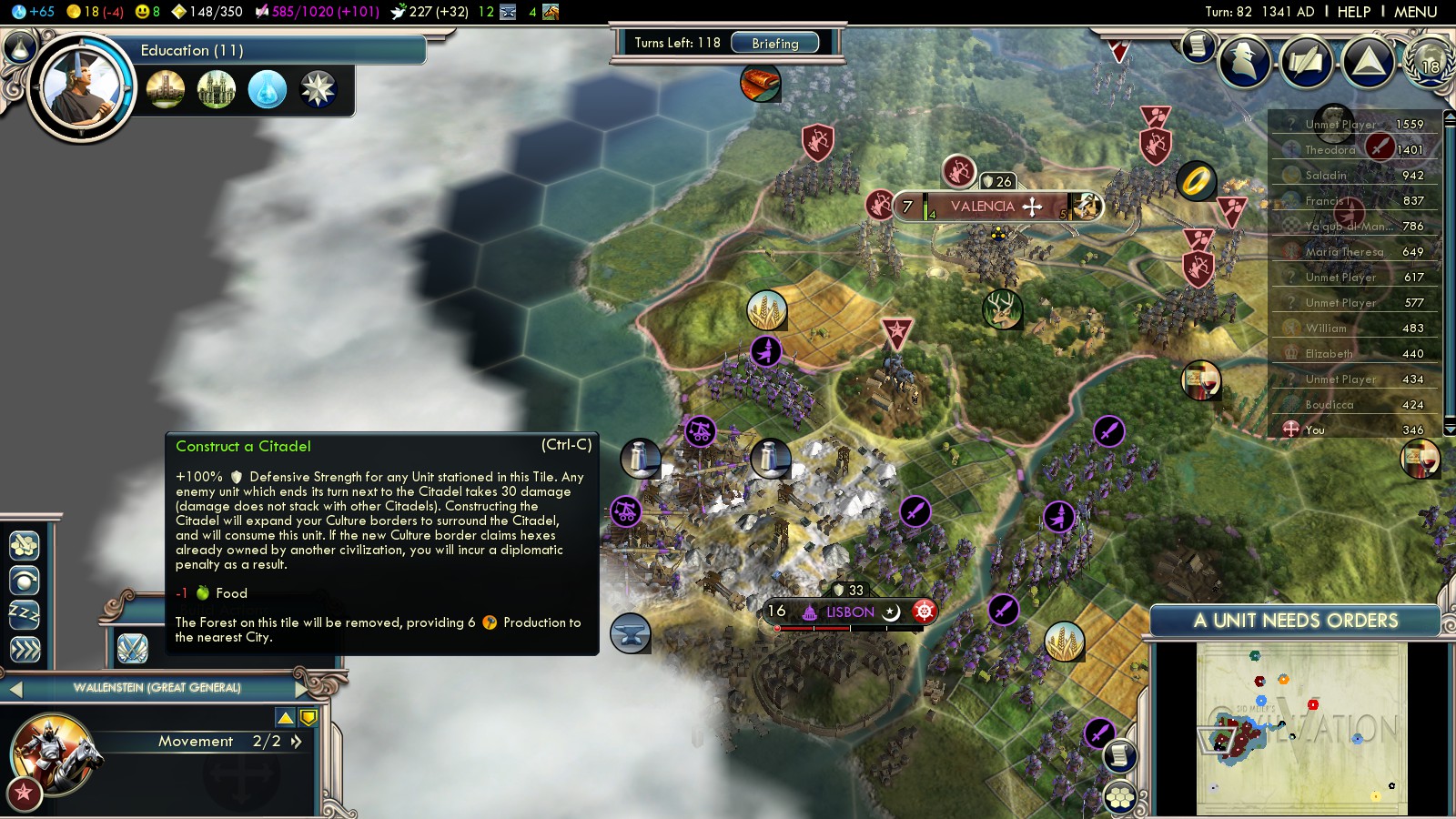This screenshot has width=1456, height=819.
Task: Show the scenario Briefing
Action: tap(774, 43)
